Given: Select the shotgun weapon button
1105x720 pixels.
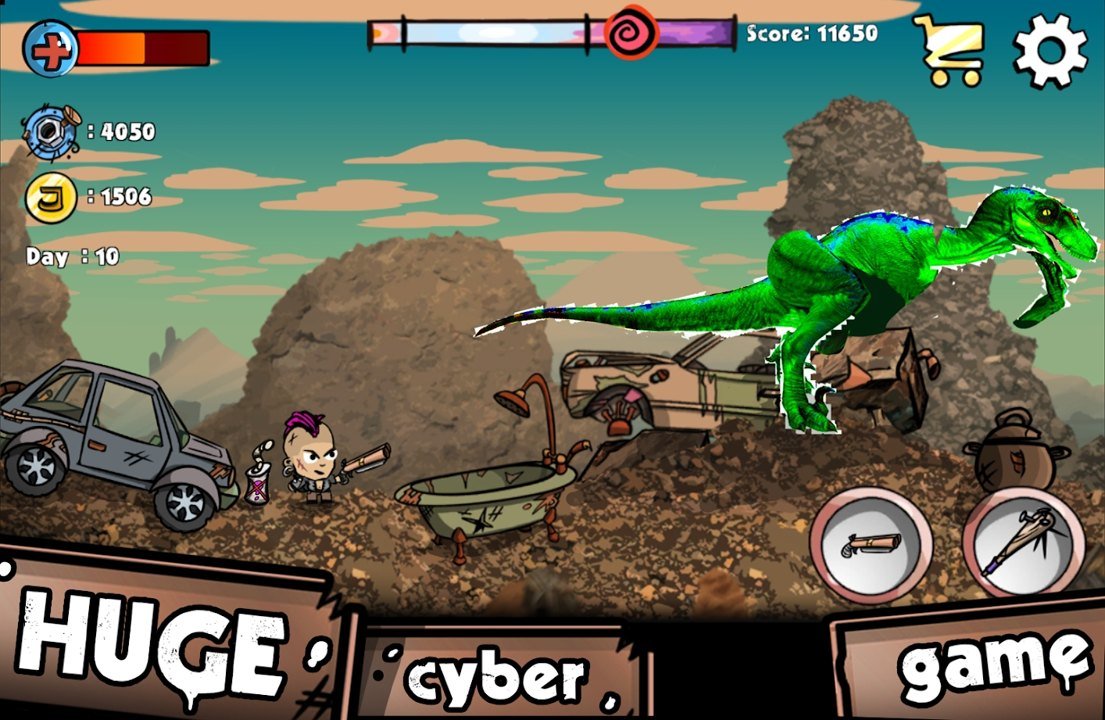Looking at the screenshot, I should (x=870, y=545).
